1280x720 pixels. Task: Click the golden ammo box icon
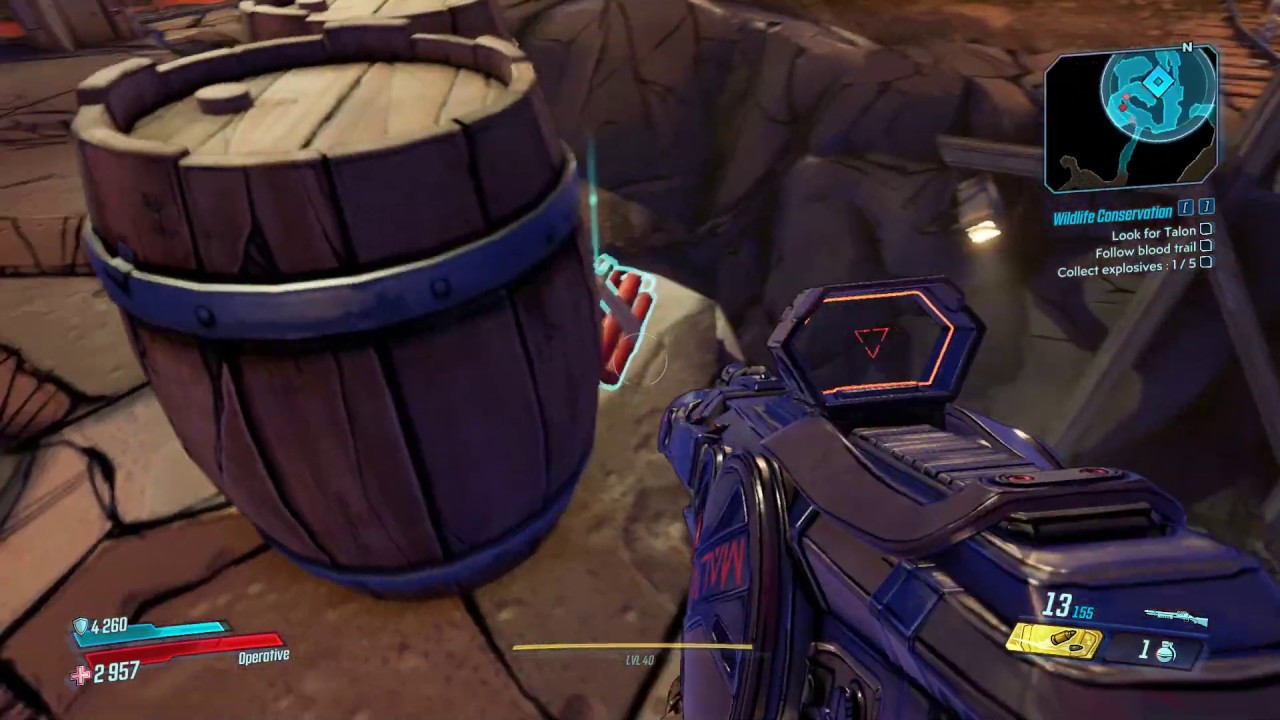[1053, 641]
